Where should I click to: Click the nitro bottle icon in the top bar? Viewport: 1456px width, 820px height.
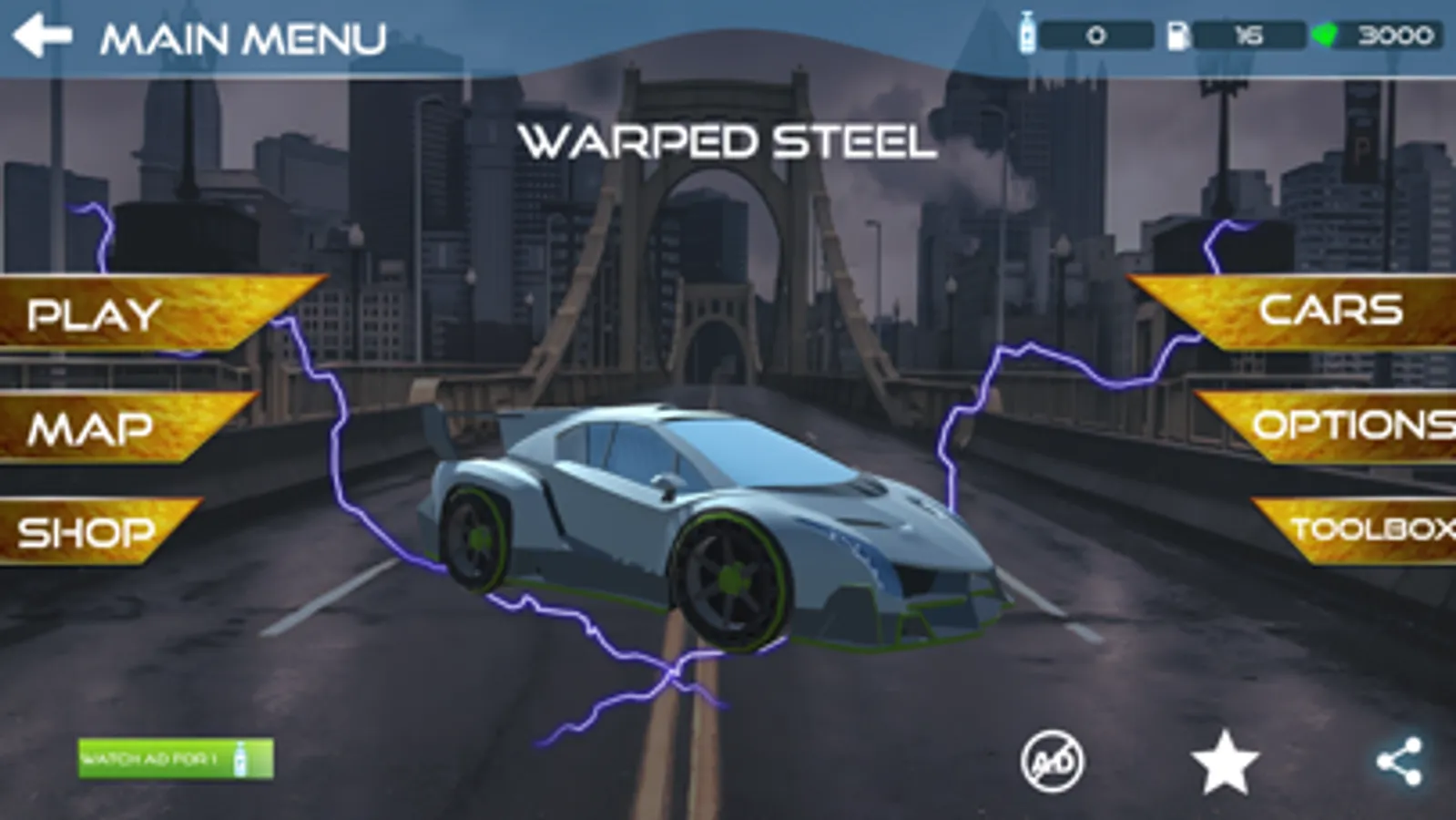(1028, 35)
